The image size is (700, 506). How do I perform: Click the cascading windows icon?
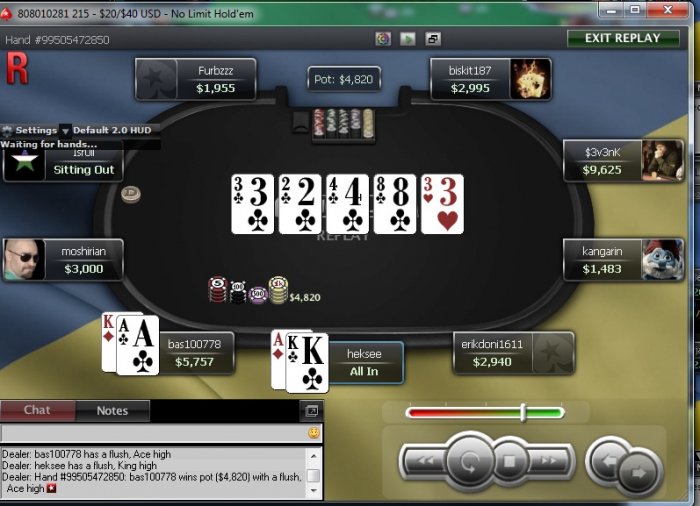point(433,39)
